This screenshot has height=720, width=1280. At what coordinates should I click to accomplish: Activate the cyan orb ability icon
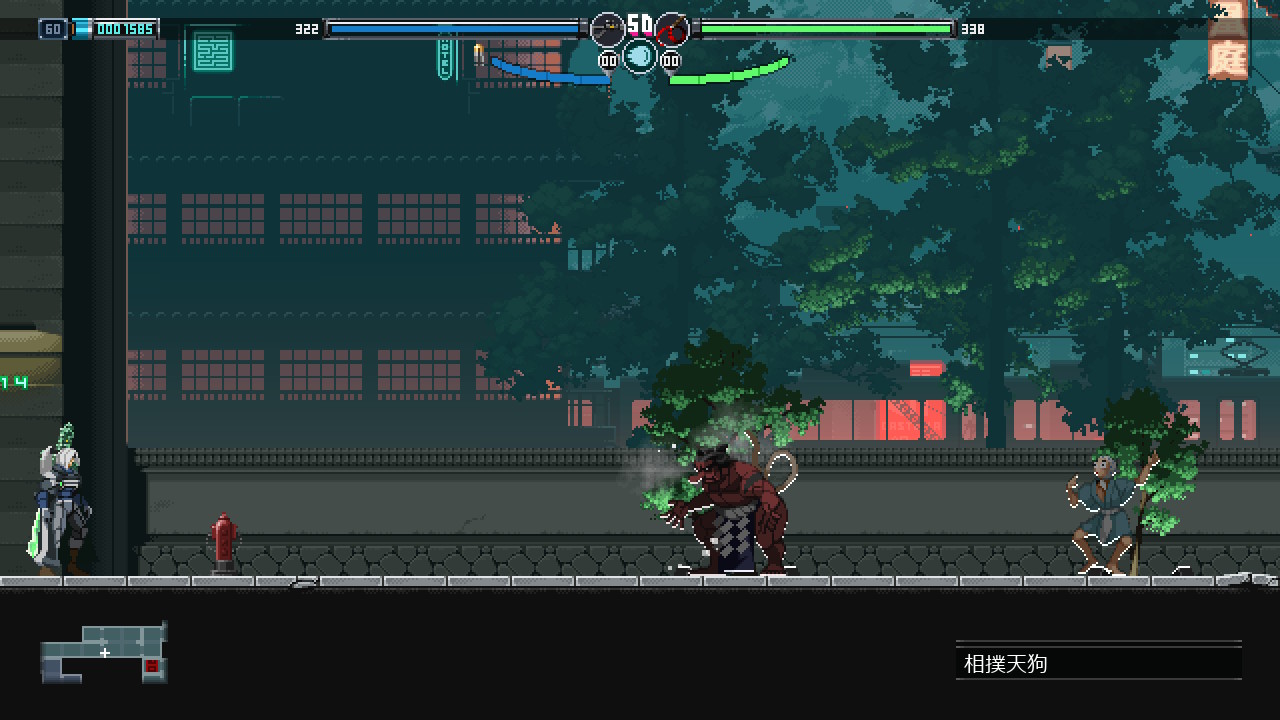coord(640,56)
